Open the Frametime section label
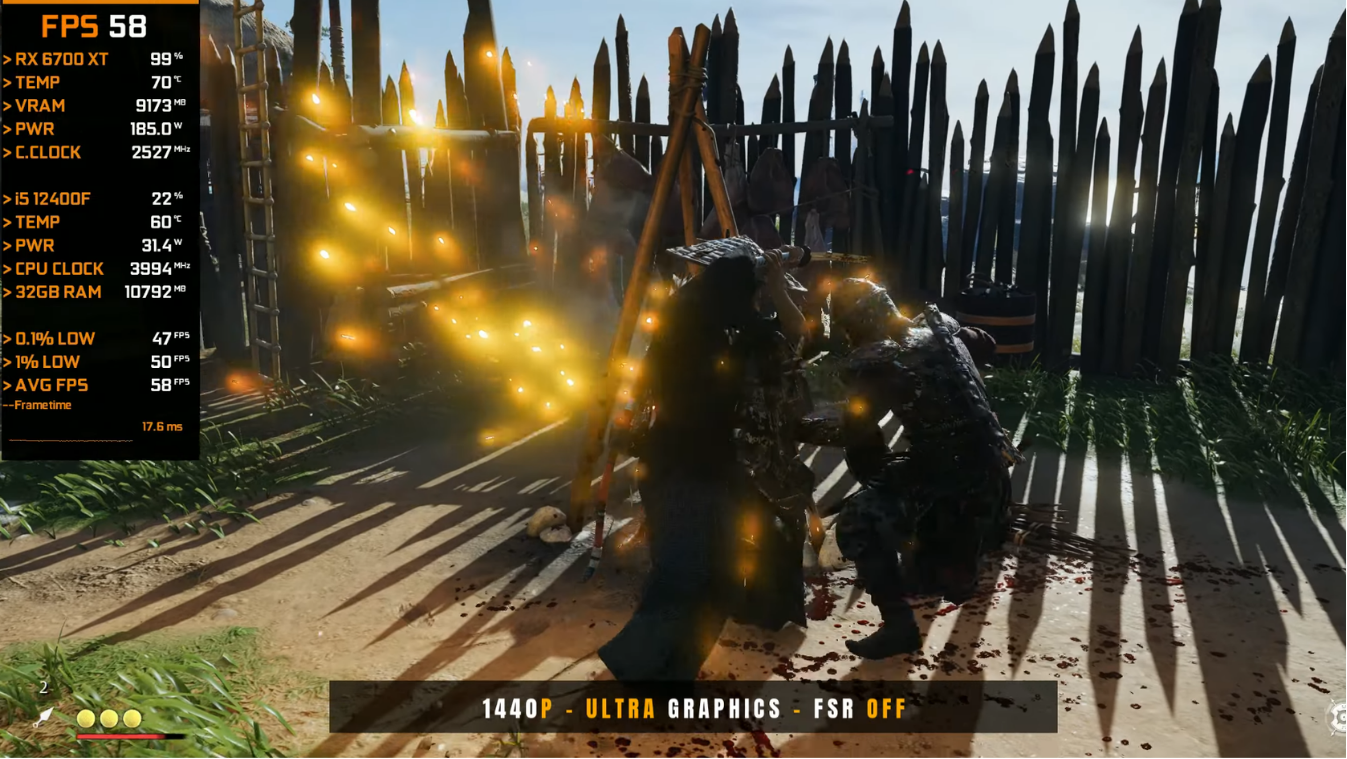The height and width of the screenshot is (759, 1347). coord(41,405)
